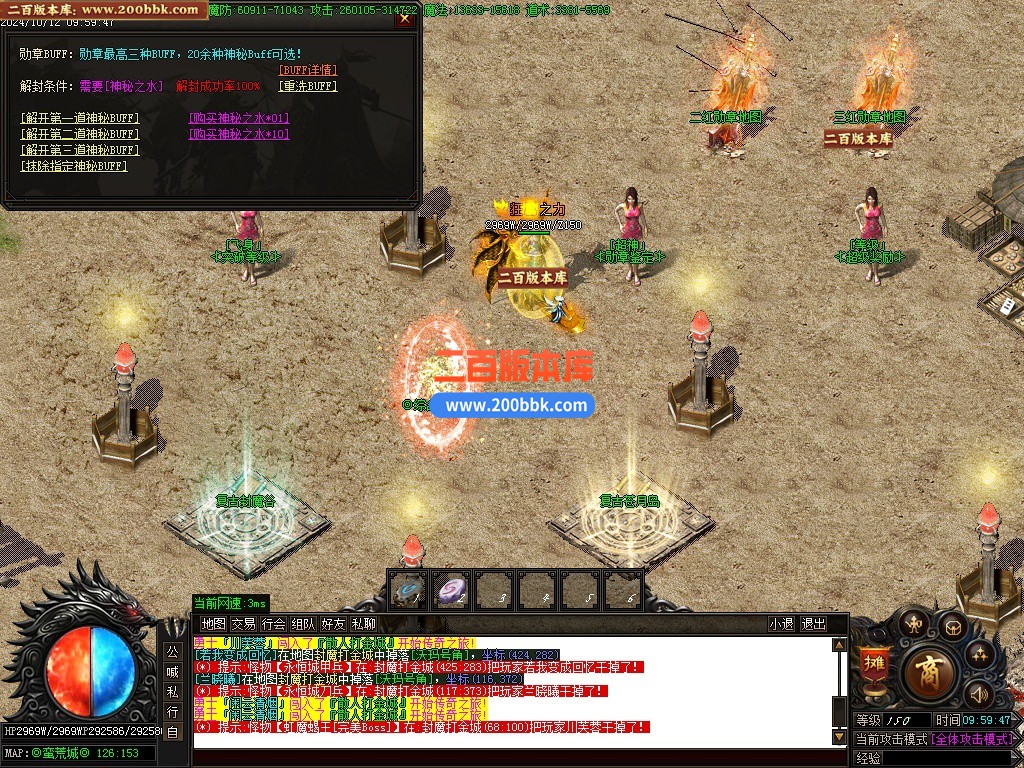Open the 组队 team button
The width and height of the screenshot is (1024, 768).
pos(303,624)
